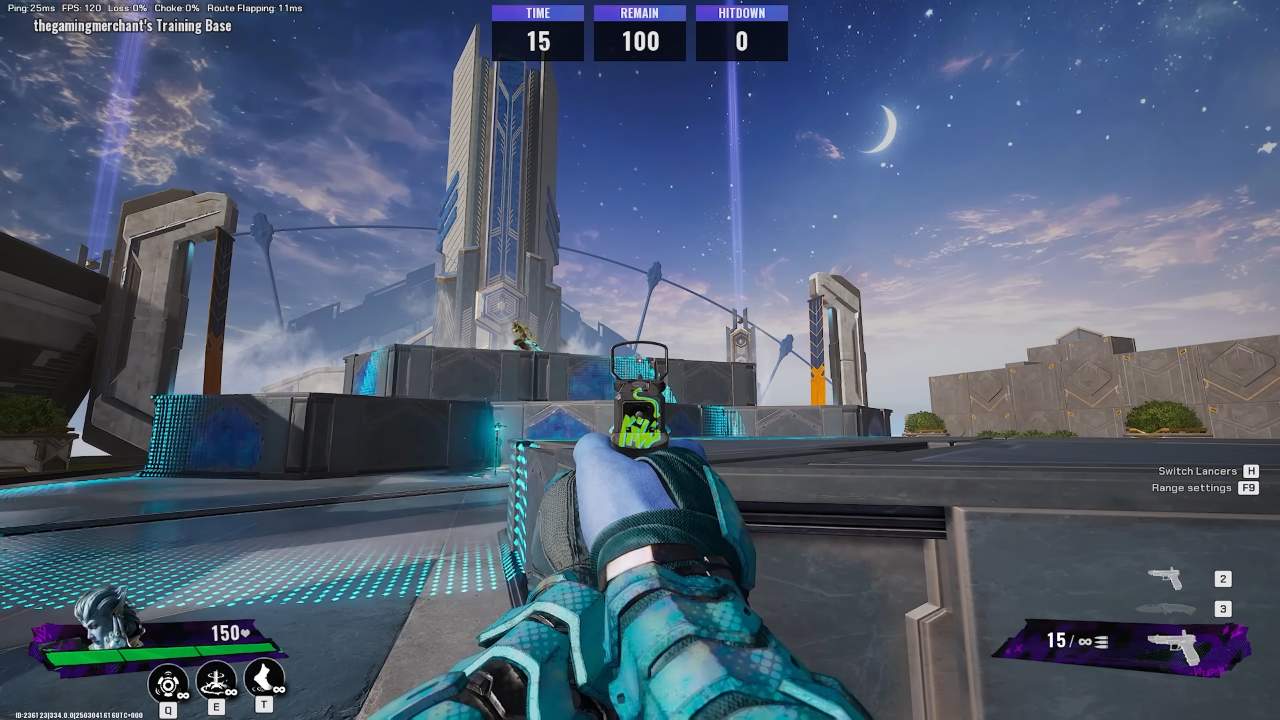1280x720 pixels.
Task: Select the Q ability icon
Action: [x=168, y=682]
